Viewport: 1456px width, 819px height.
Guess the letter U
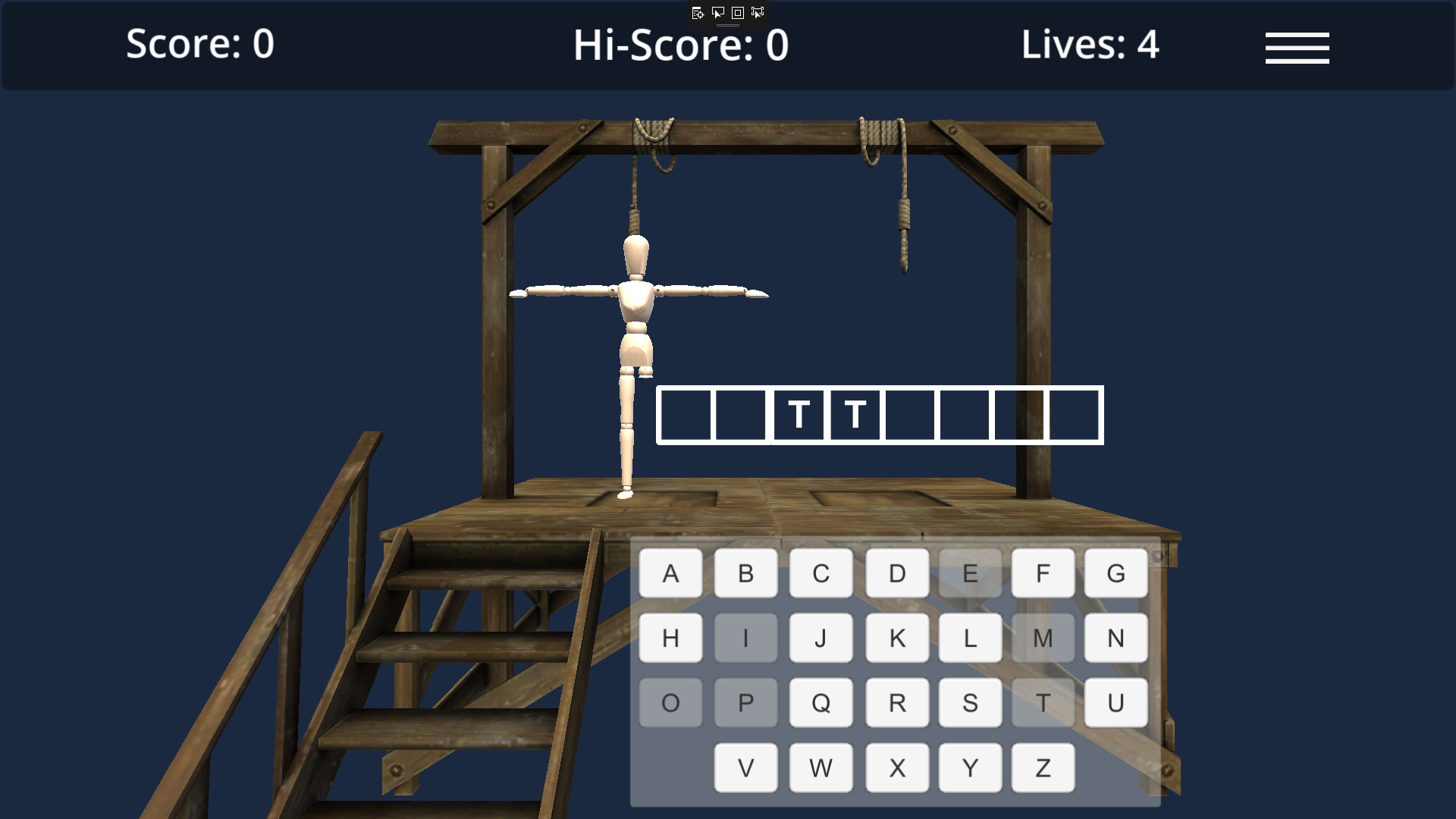coord(1116,701)
